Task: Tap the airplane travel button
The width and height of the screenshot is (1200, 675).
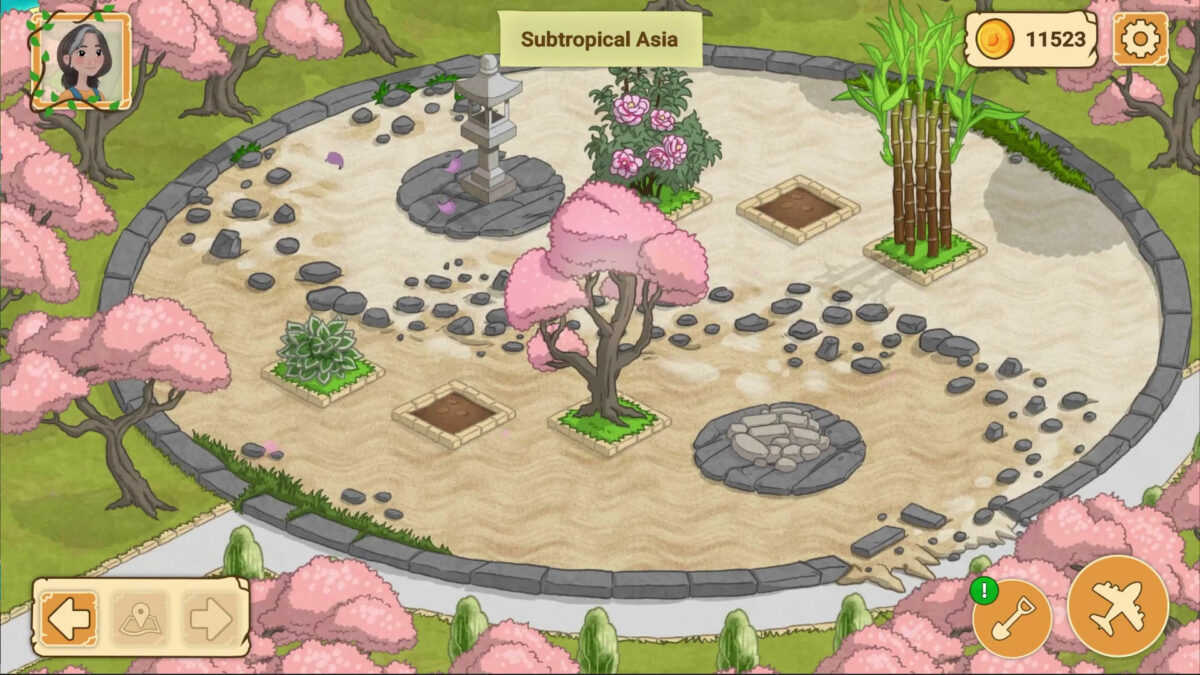Action: [1117, 605]
